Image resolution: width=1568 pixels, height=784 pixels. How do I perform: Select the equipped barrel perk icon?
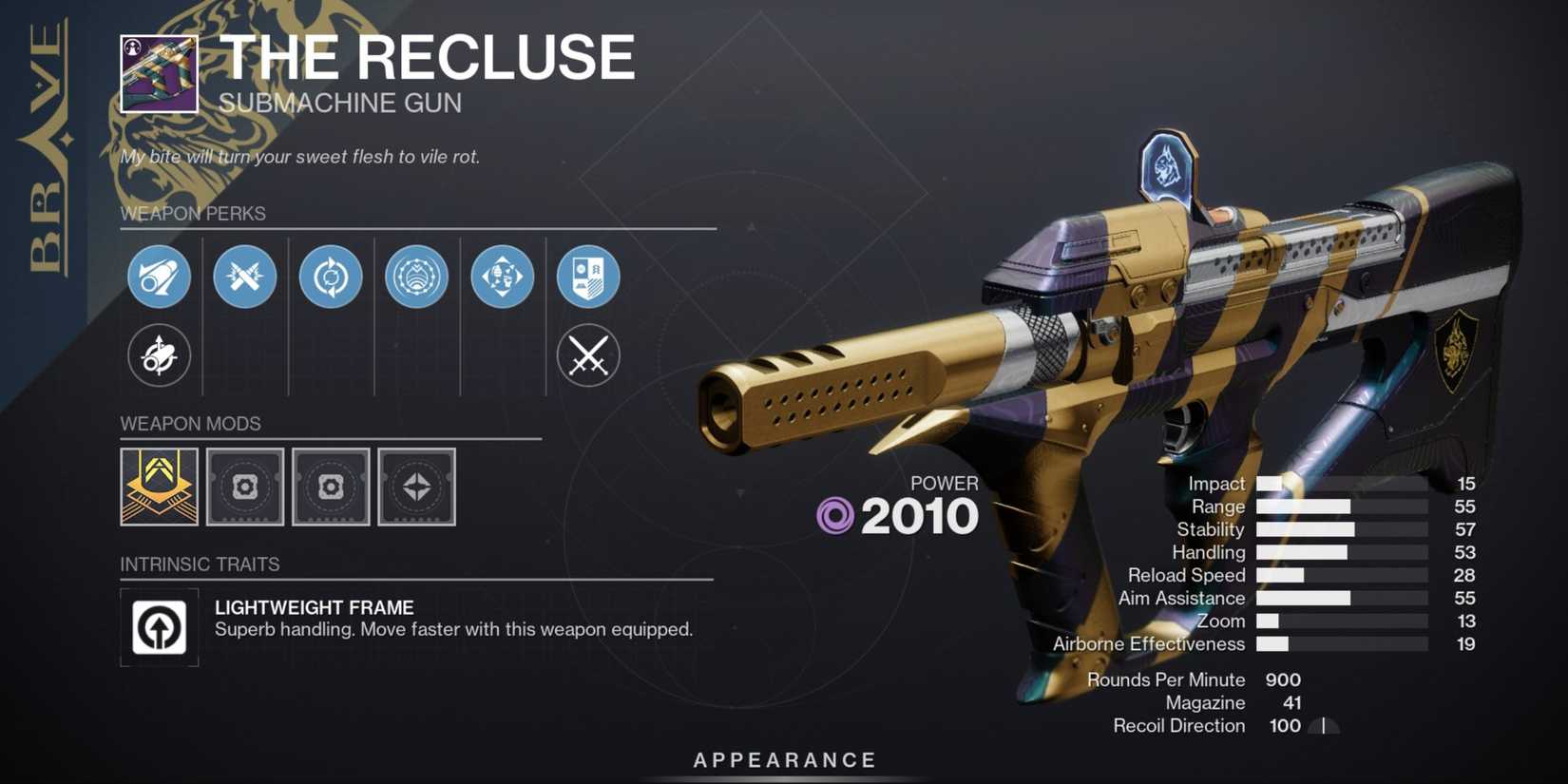tap(159, 277)
